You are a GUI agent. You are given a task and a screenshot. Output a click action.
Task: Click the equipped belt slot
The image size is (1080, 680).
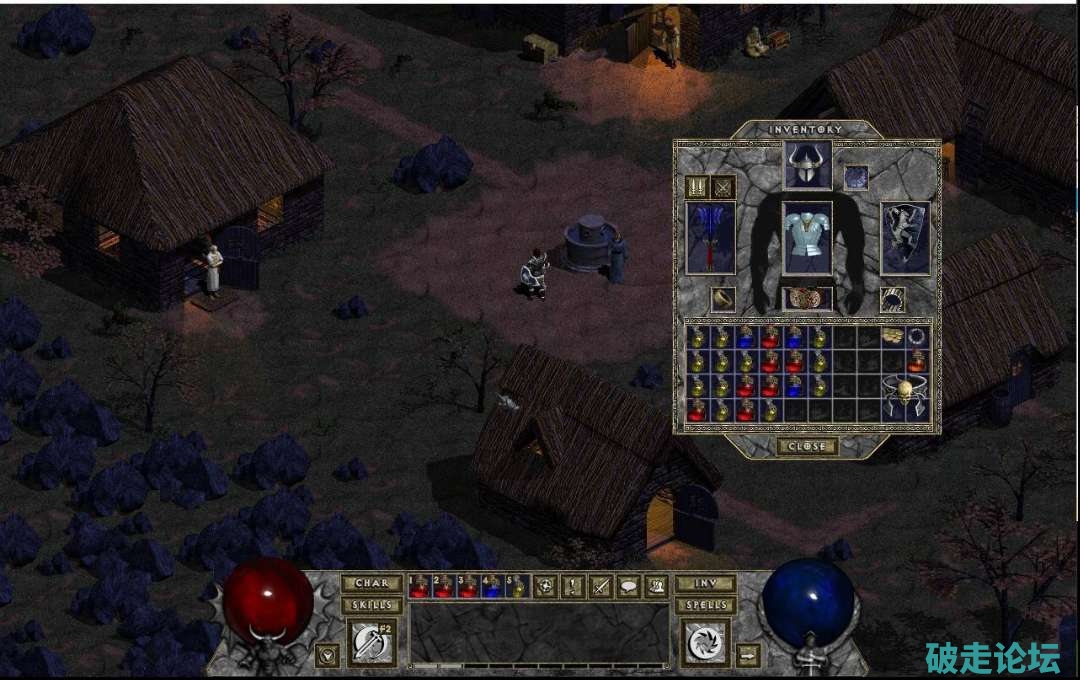tap(807, 298)
